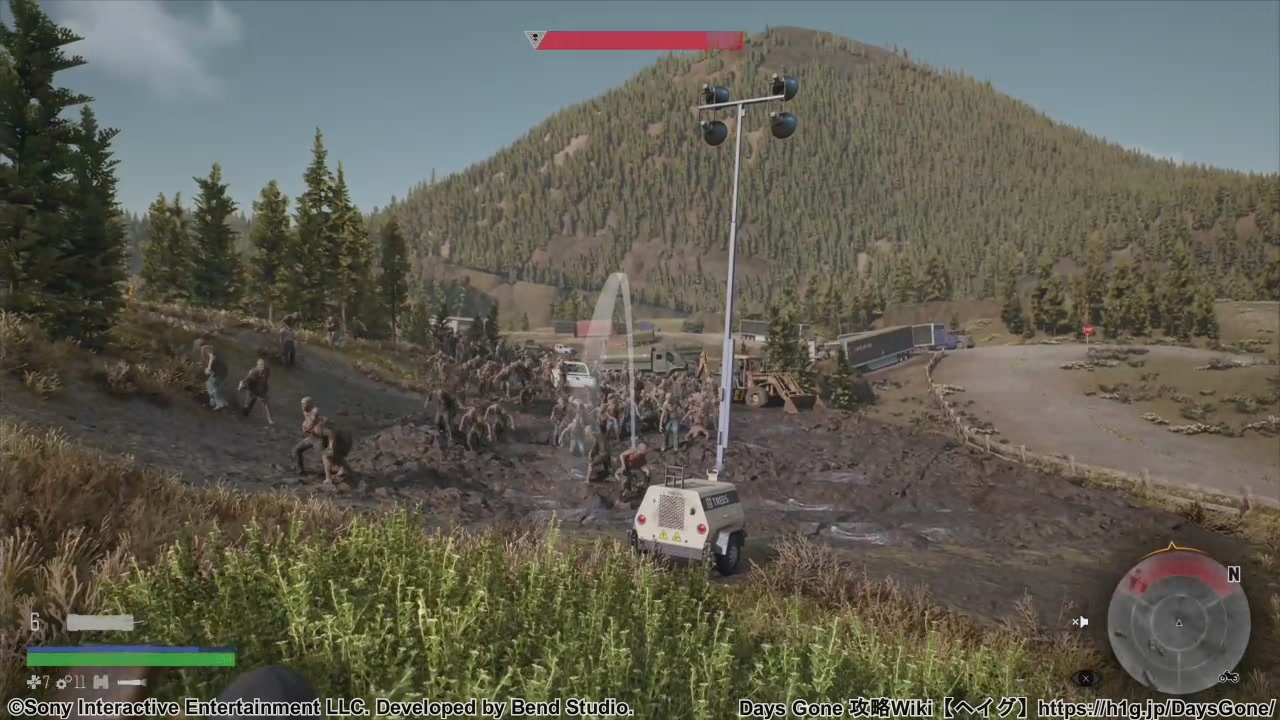
Task: Select the motorcycle icon on the minimap
Action: tap(1229, 677)
